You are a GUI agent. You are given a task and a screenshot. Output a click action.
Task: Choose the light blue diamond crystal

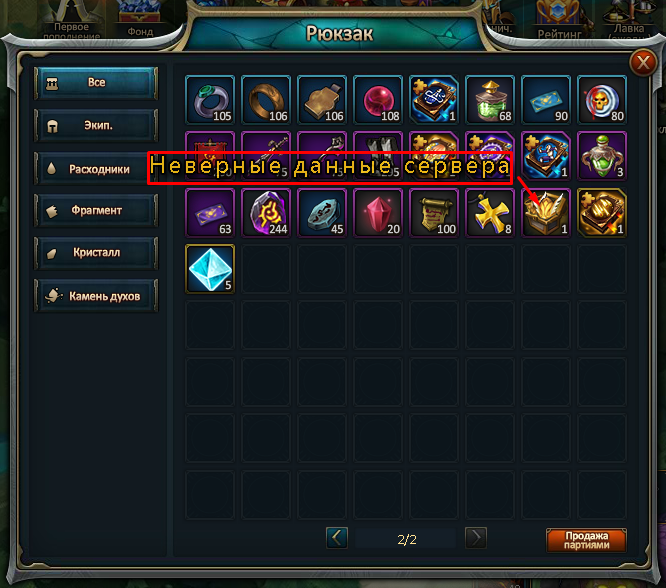click(210, 268)
